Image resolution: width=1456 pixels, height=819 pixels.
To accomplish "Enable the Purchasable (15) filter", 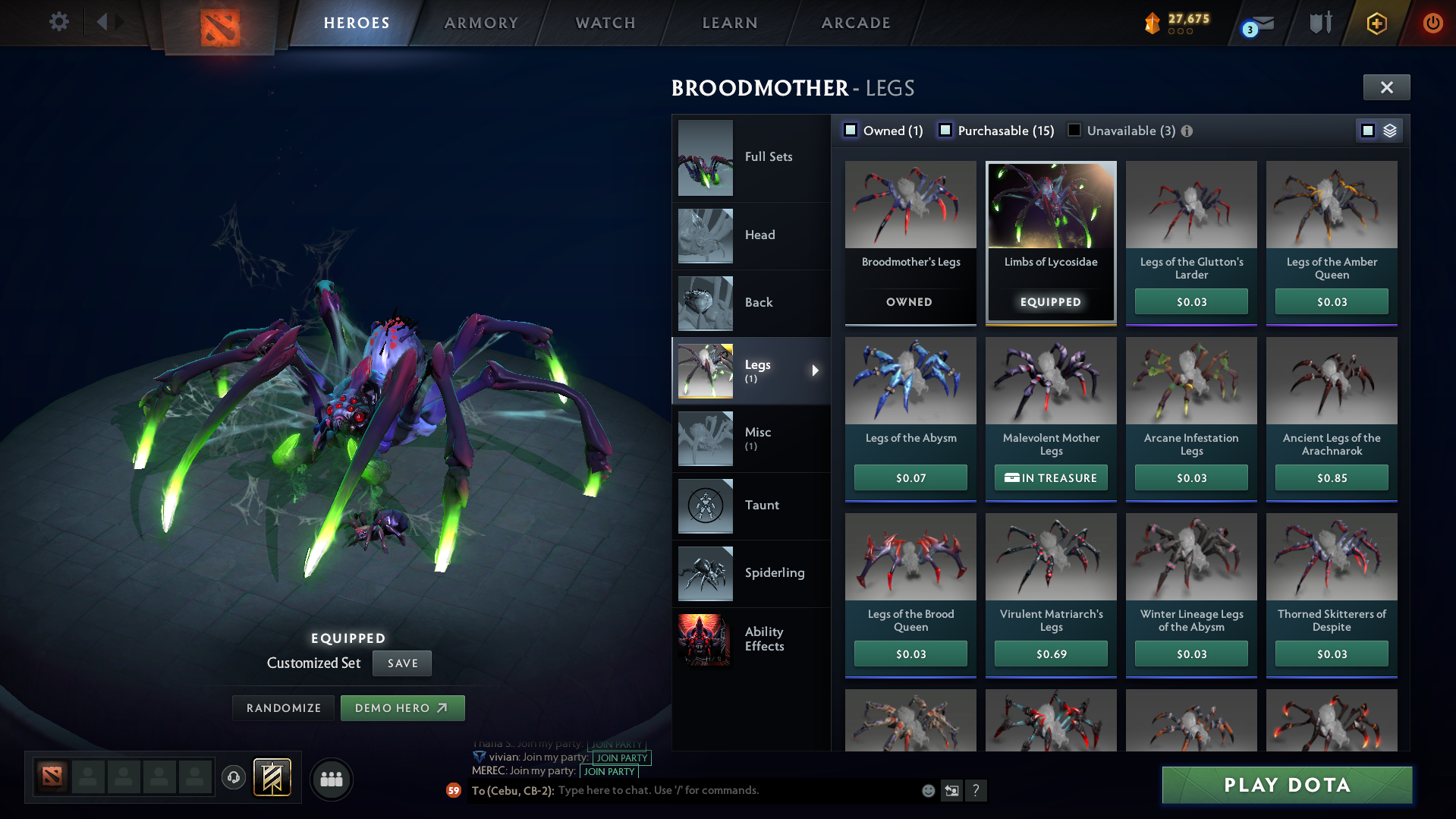I will (945, 130).
